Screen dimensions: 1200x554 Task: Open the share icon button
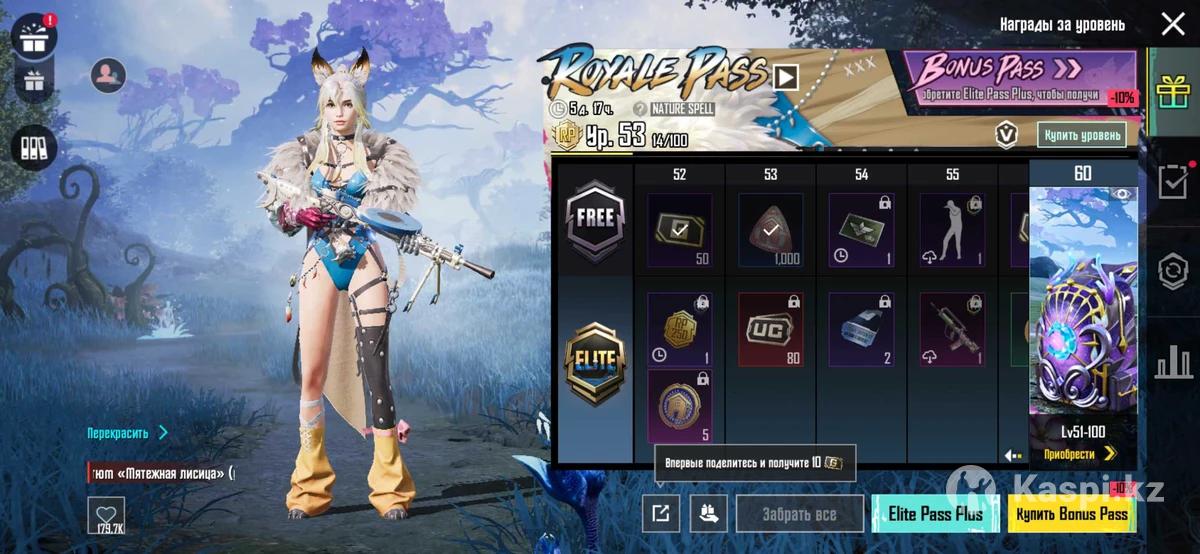(660, 514)
